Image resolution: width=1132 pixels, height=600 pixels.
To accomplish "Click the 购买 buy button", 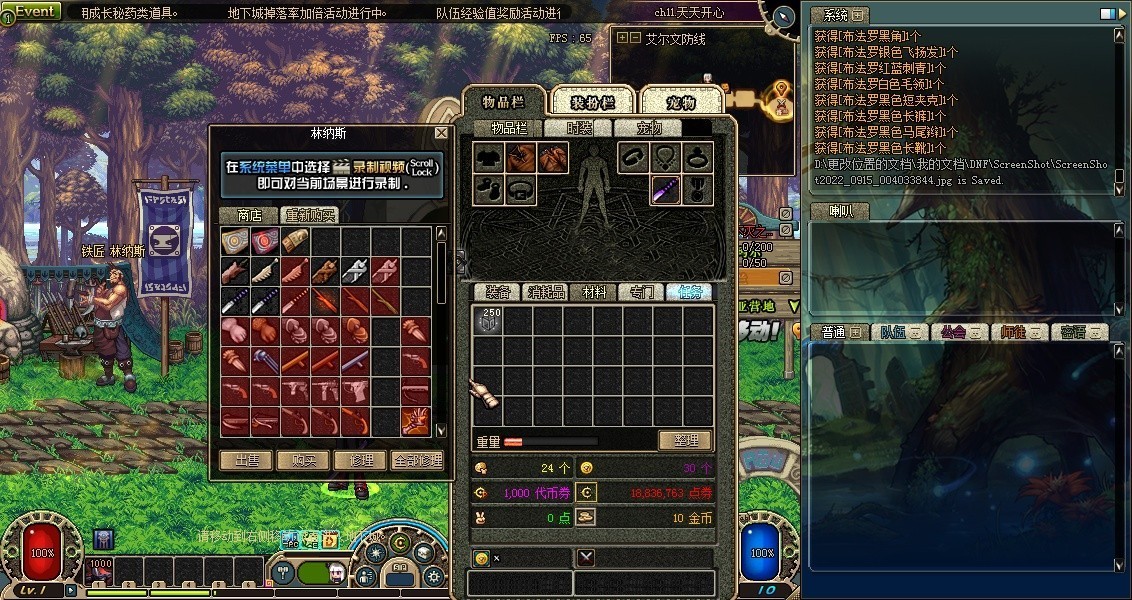I will pyautogui.click(x=304, y=460).
